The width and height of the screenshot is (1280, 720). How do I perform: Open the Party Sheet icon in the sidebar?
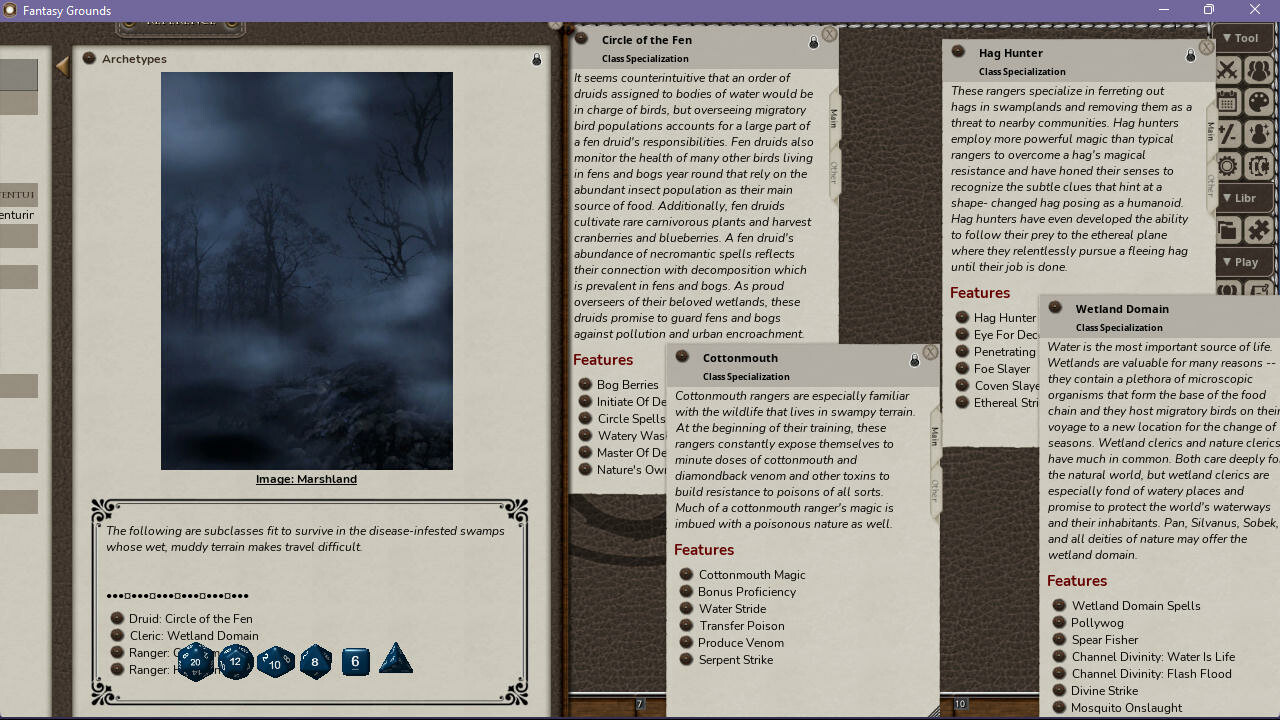[x=1259, y=70]
